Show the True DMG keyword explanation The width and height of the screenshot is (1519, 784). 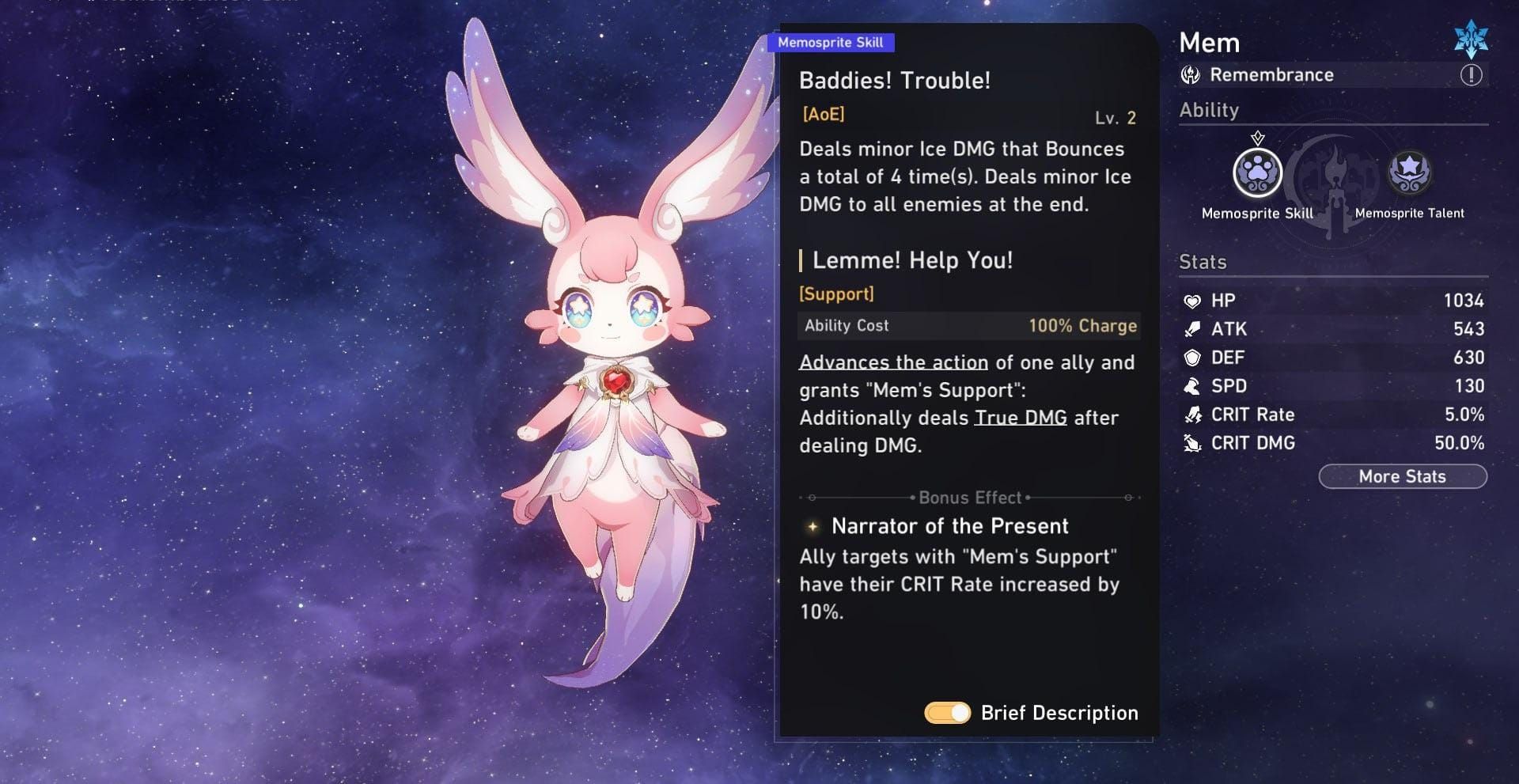pyautogui.click(x=1020, y=418)
